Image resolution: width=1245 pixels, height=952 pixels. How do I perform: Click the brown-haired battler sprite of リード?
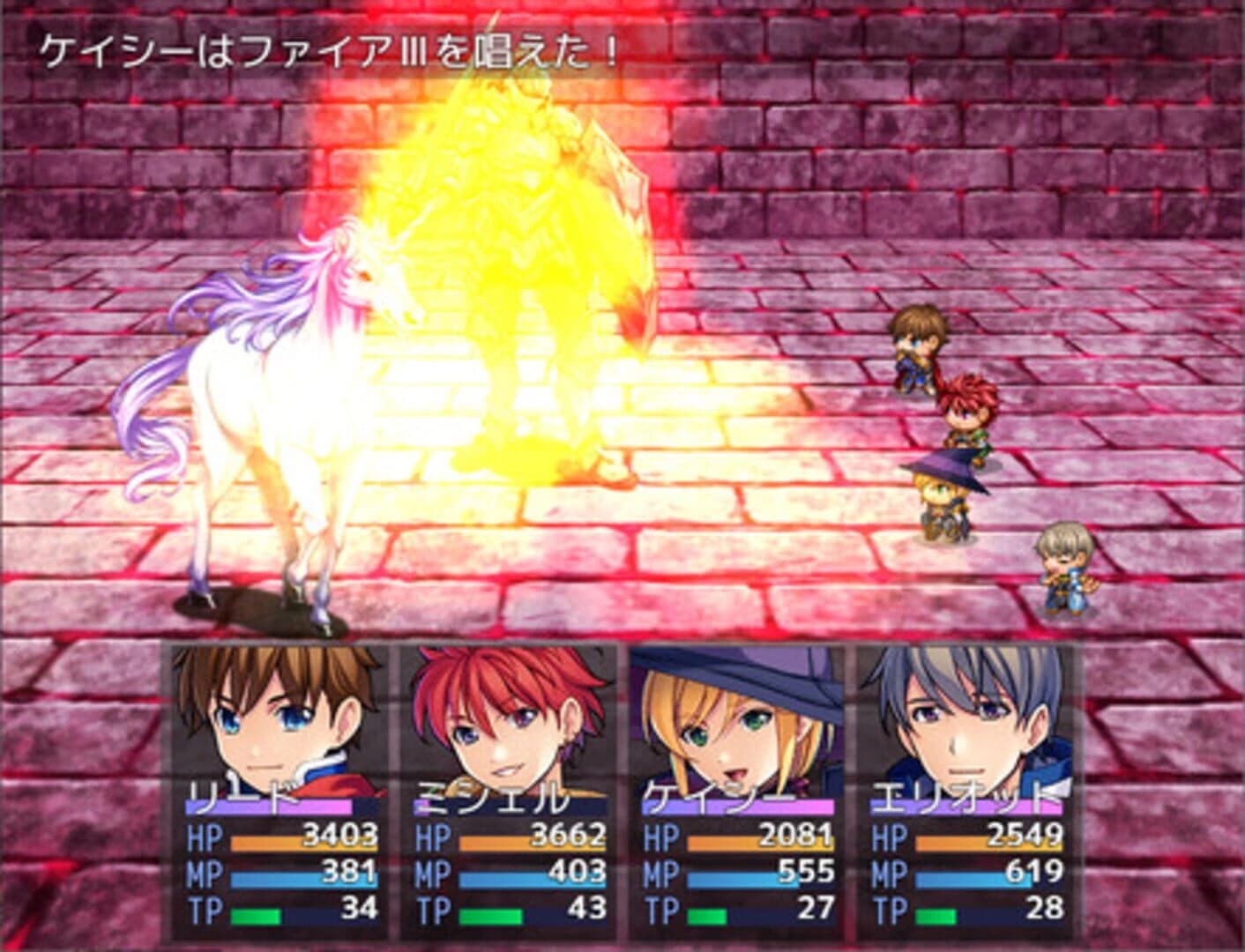coord(917,348)
